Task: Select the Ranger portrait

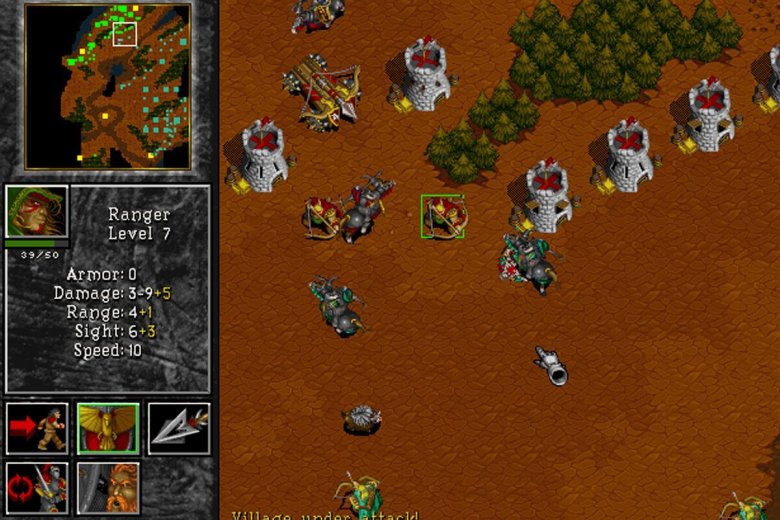Action: pyautogui.click(x=37, y=211)
